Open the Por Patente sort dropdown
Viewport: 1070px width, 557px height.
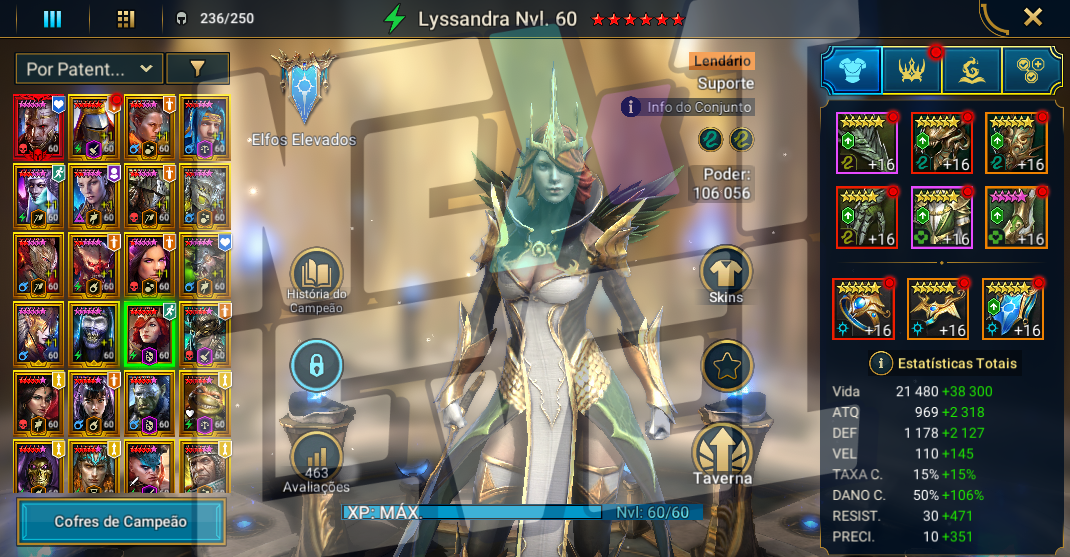point(89,69)
